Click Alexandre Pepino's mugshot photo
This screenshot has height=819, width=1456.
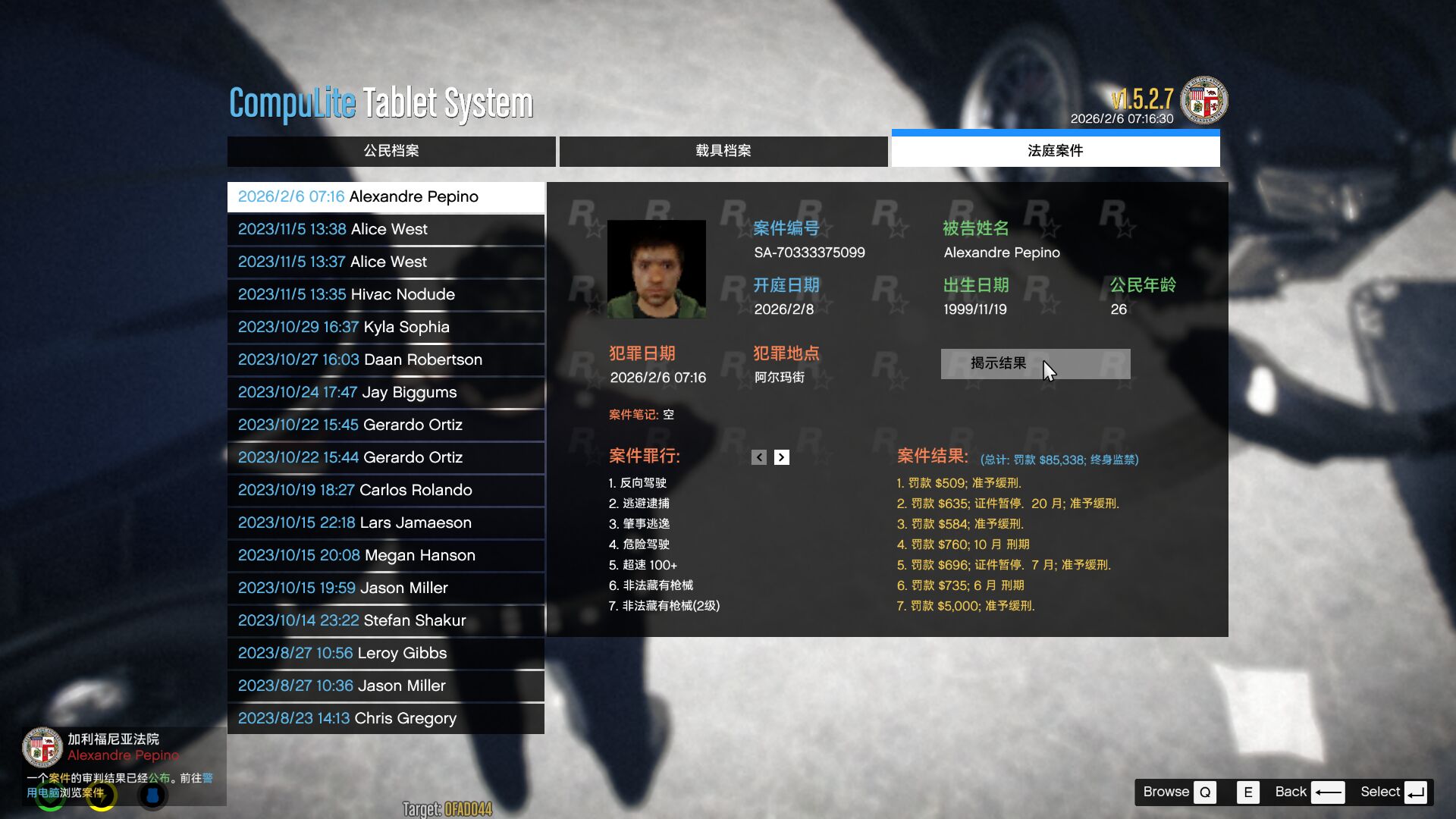click(x=655, y=268)
